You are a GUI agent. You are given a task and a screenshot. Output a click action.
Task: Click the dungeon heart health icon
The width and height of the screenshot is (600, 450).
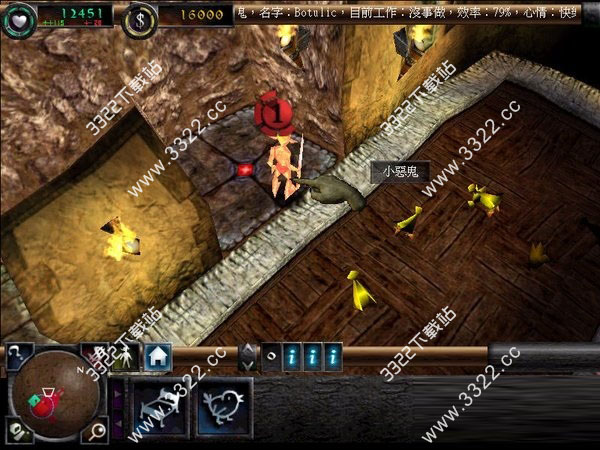coord(17,15)
